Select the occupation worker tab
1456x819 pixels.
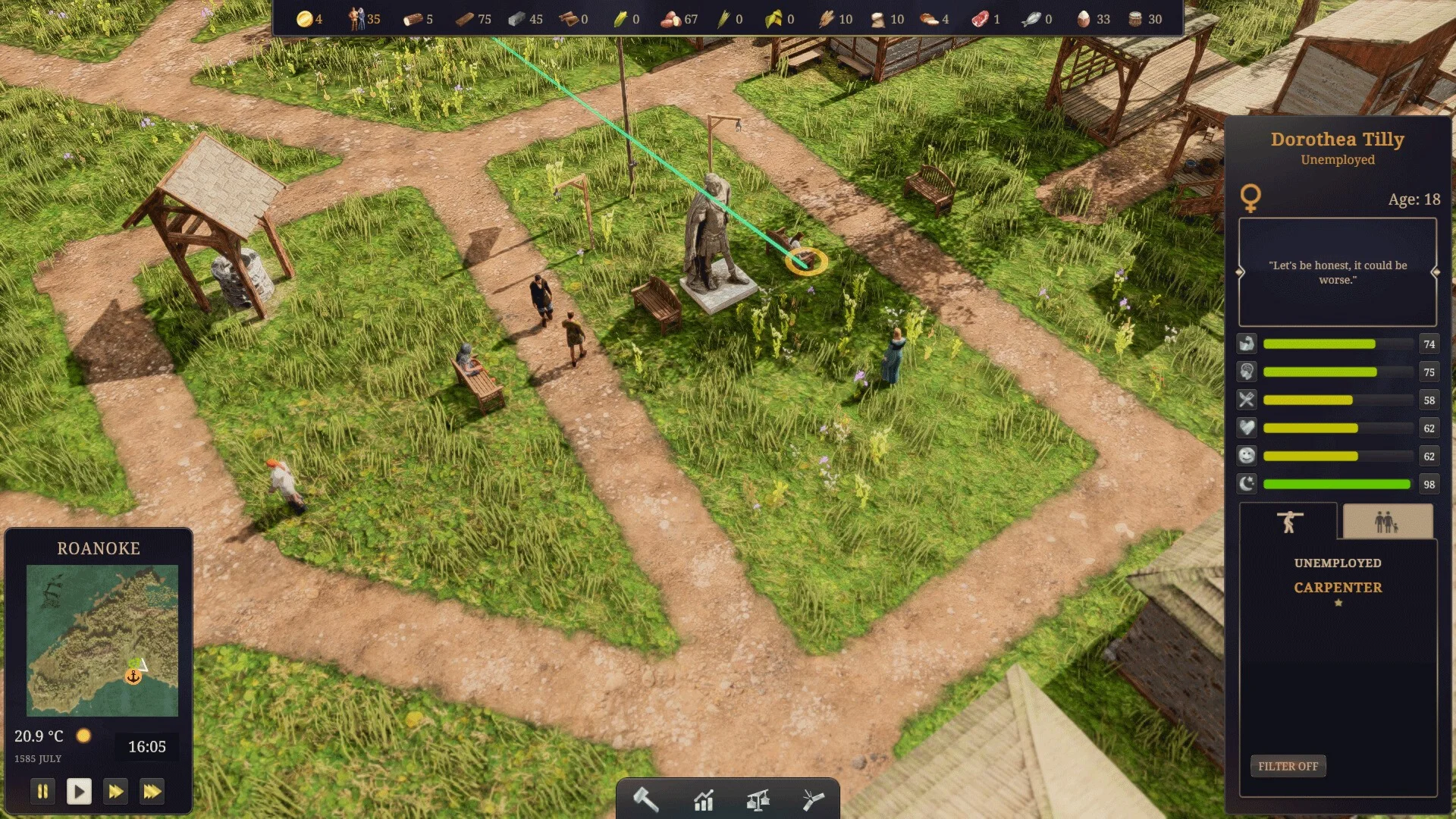click(1288, 522)
